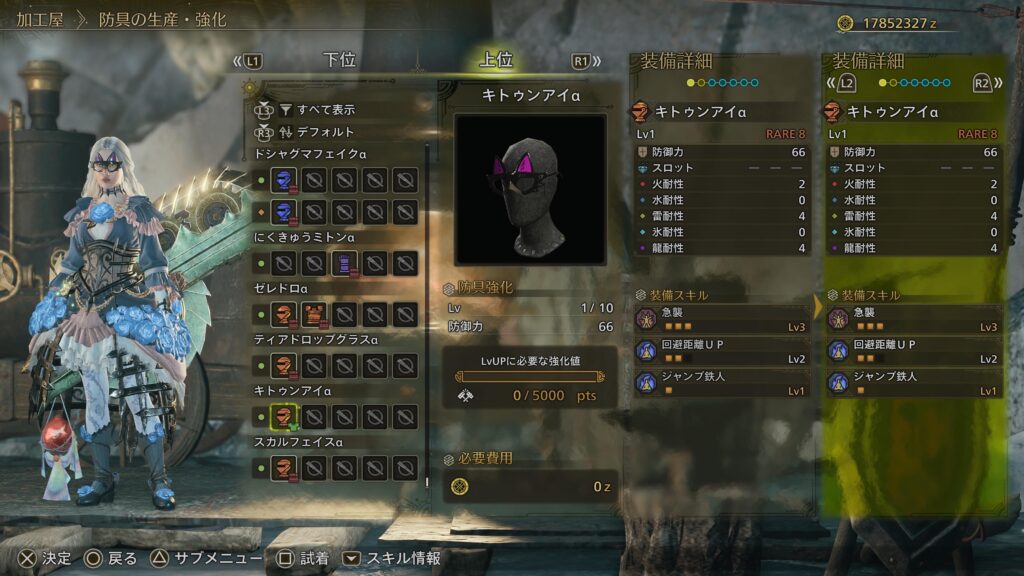Screen dimensions: 1024x576
Task: Select the highlighted キトゥンアイα helmet slot
Action: point(284,416)
